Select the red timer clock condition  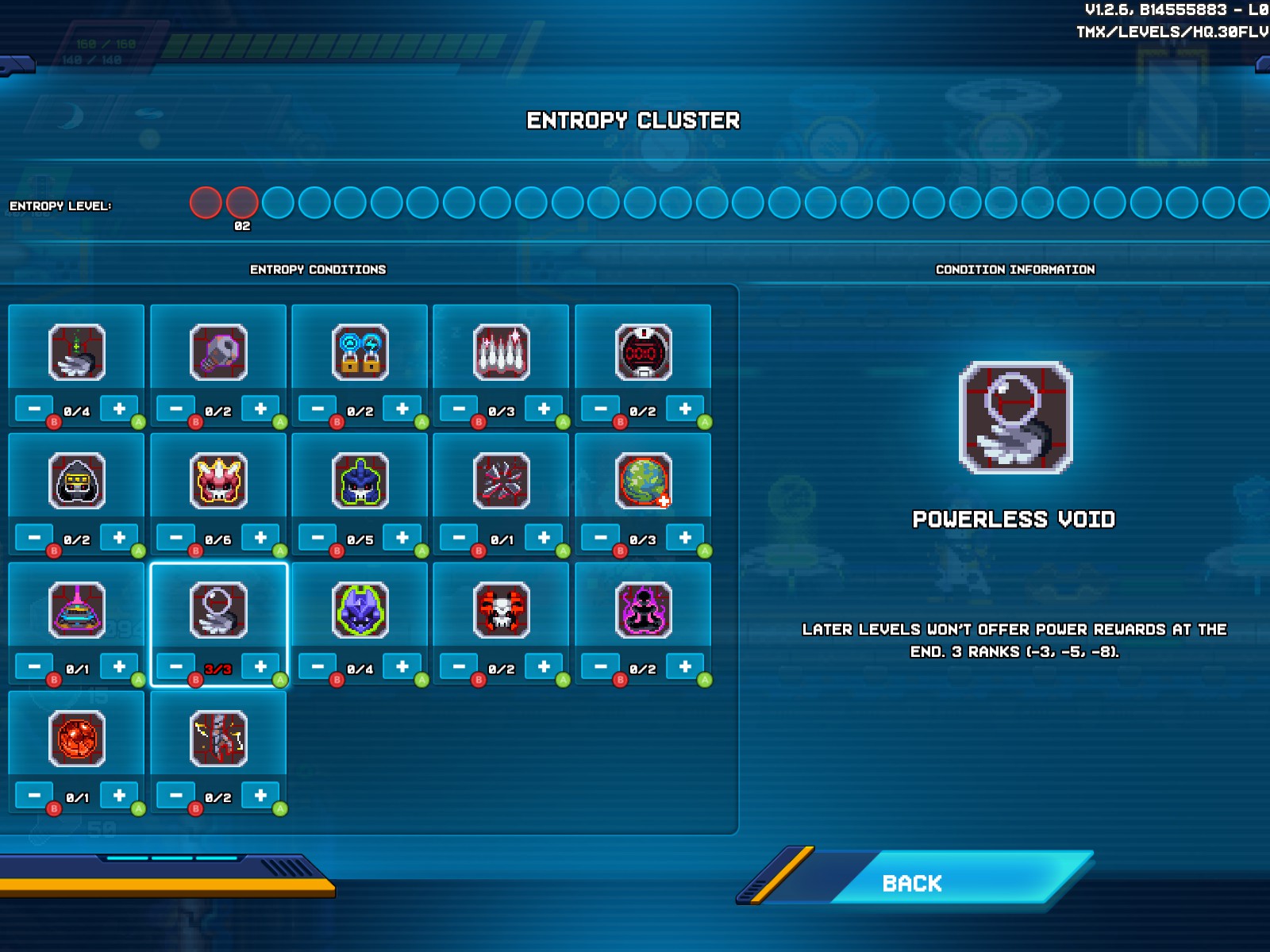pos(643,352)
